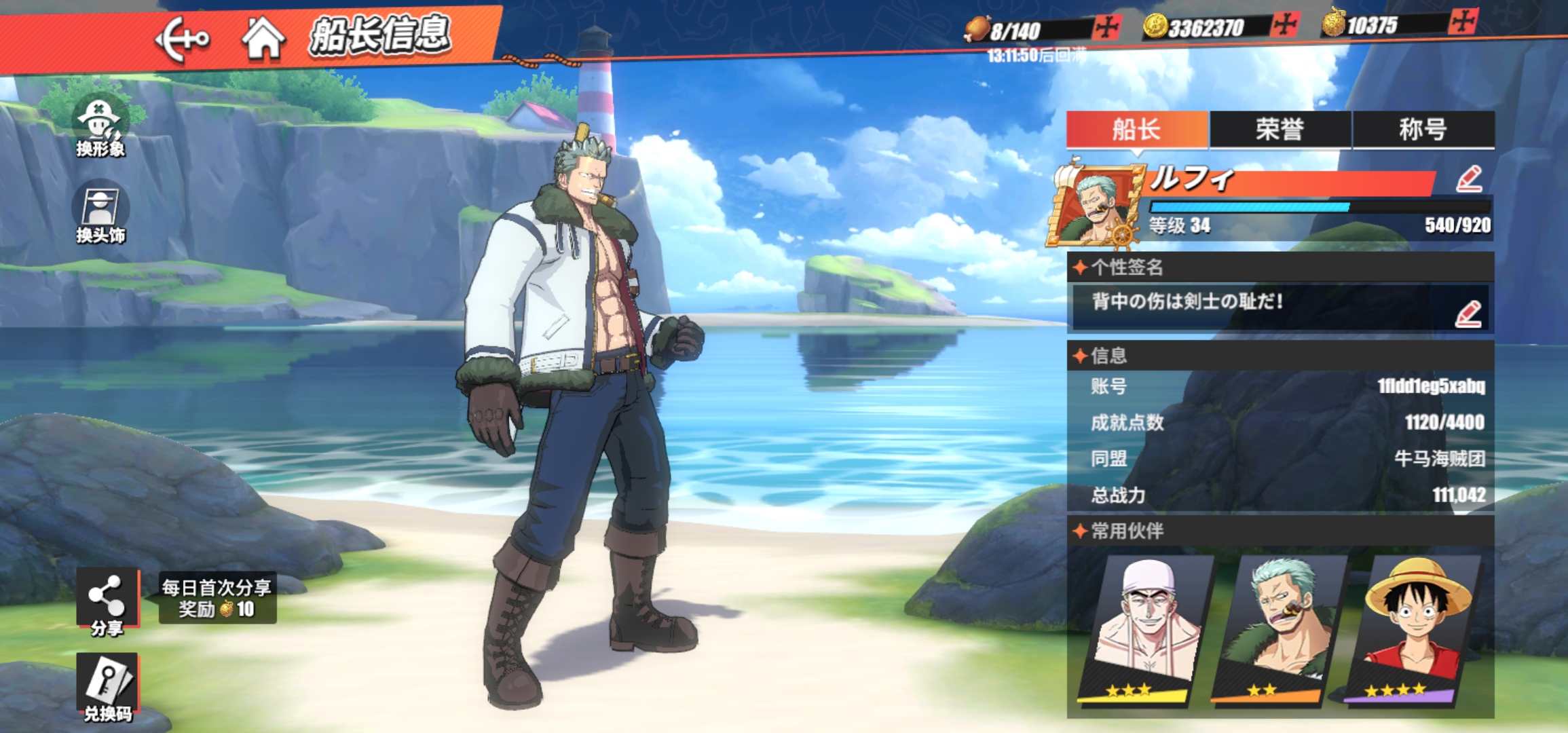Add more gold sack currency
Viewport: 1568px width, 733px height.
[x=1463, y=22]
